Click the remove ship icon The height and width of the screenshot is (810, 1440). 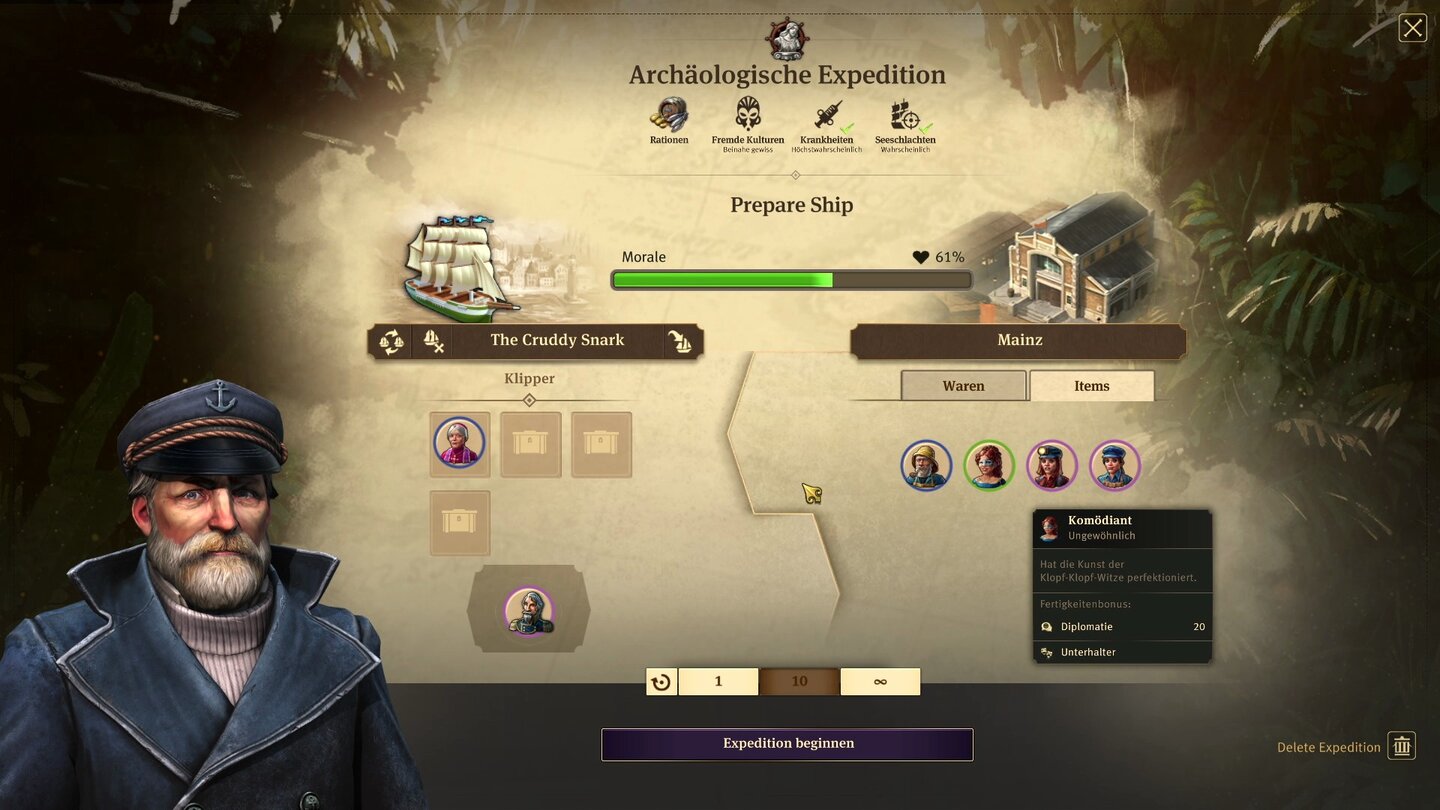pos(433,341)
